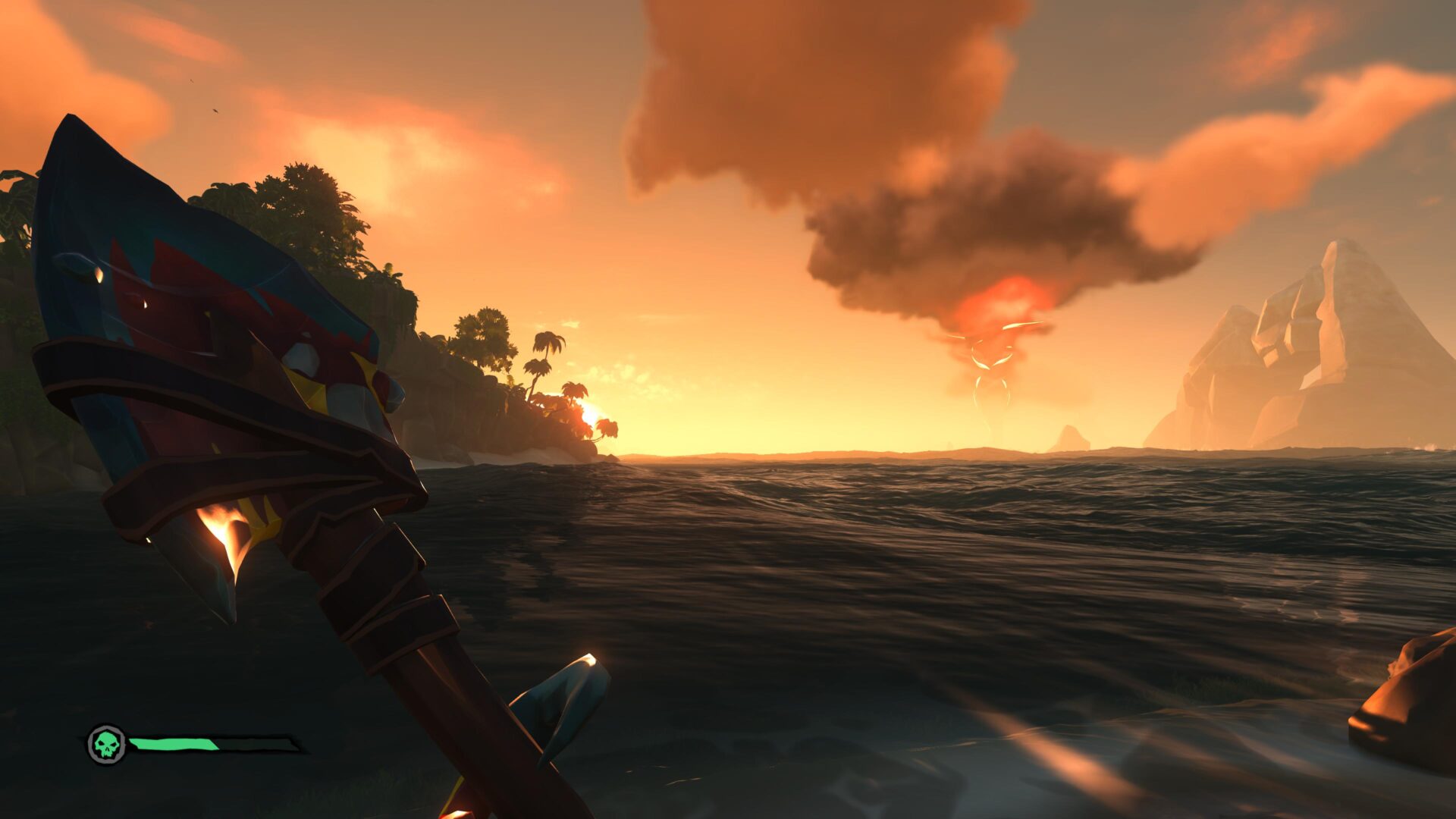Click the green health bar fill
The image size is (1456, 819).
[174, 744]
